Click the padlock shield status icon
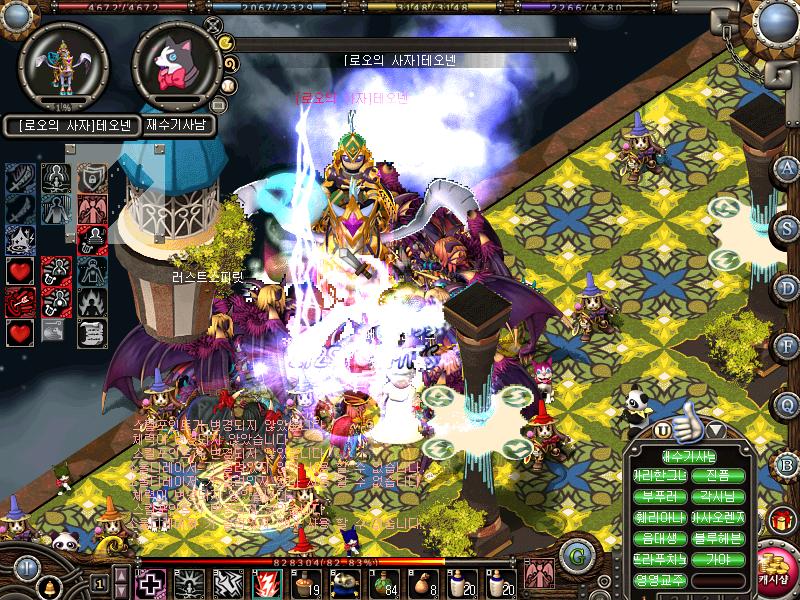800x600 pixels. tap(92, 178)
